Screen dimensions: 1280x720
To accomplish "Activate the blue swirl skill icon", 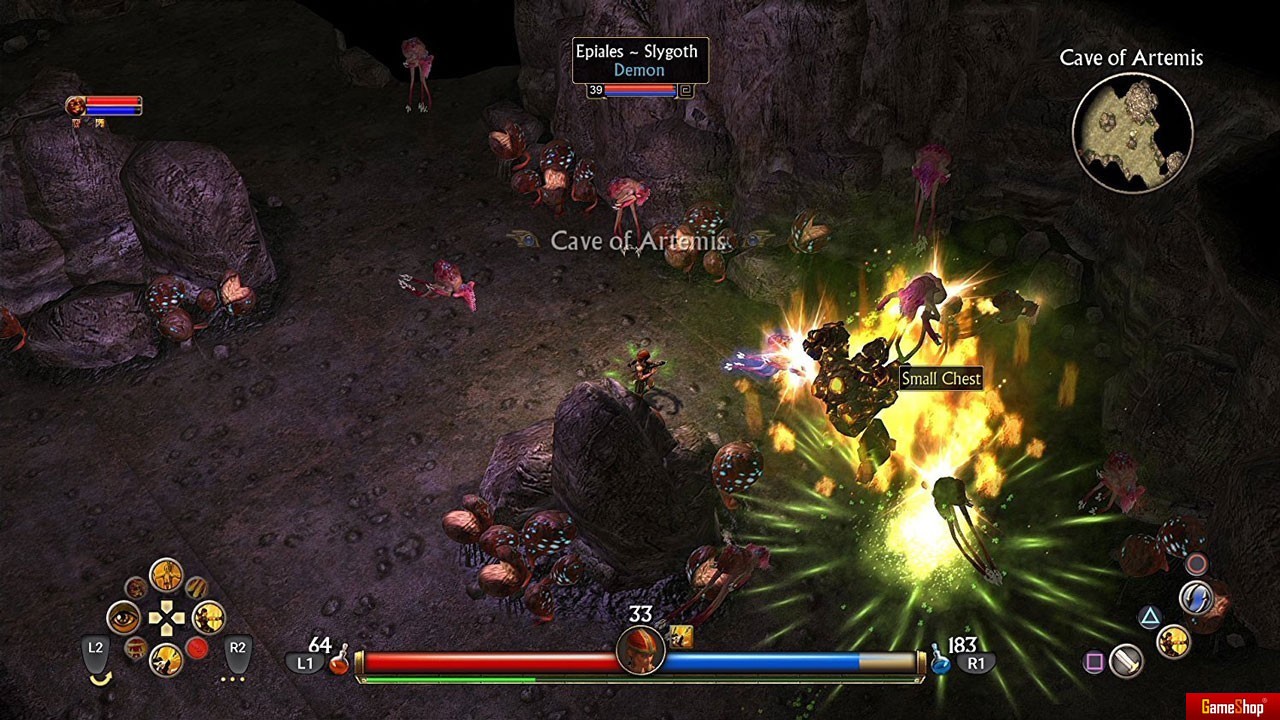I will pos(1195,598).
